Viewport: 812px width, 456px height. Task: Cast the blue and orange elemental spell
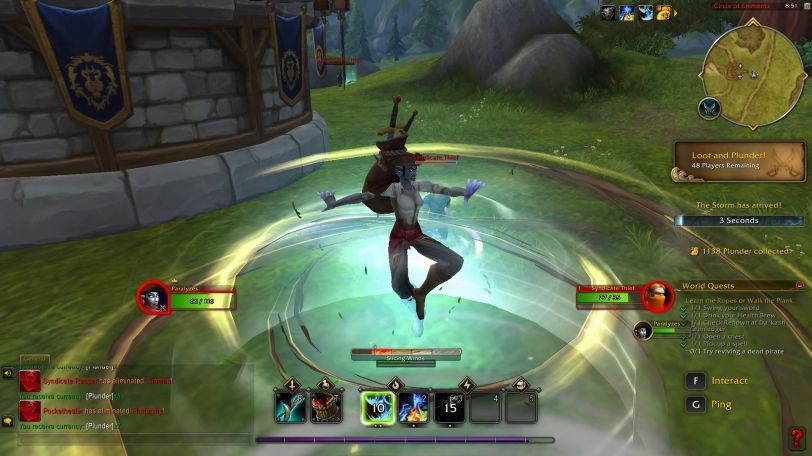pyautogui.click(x=414, y=406)
